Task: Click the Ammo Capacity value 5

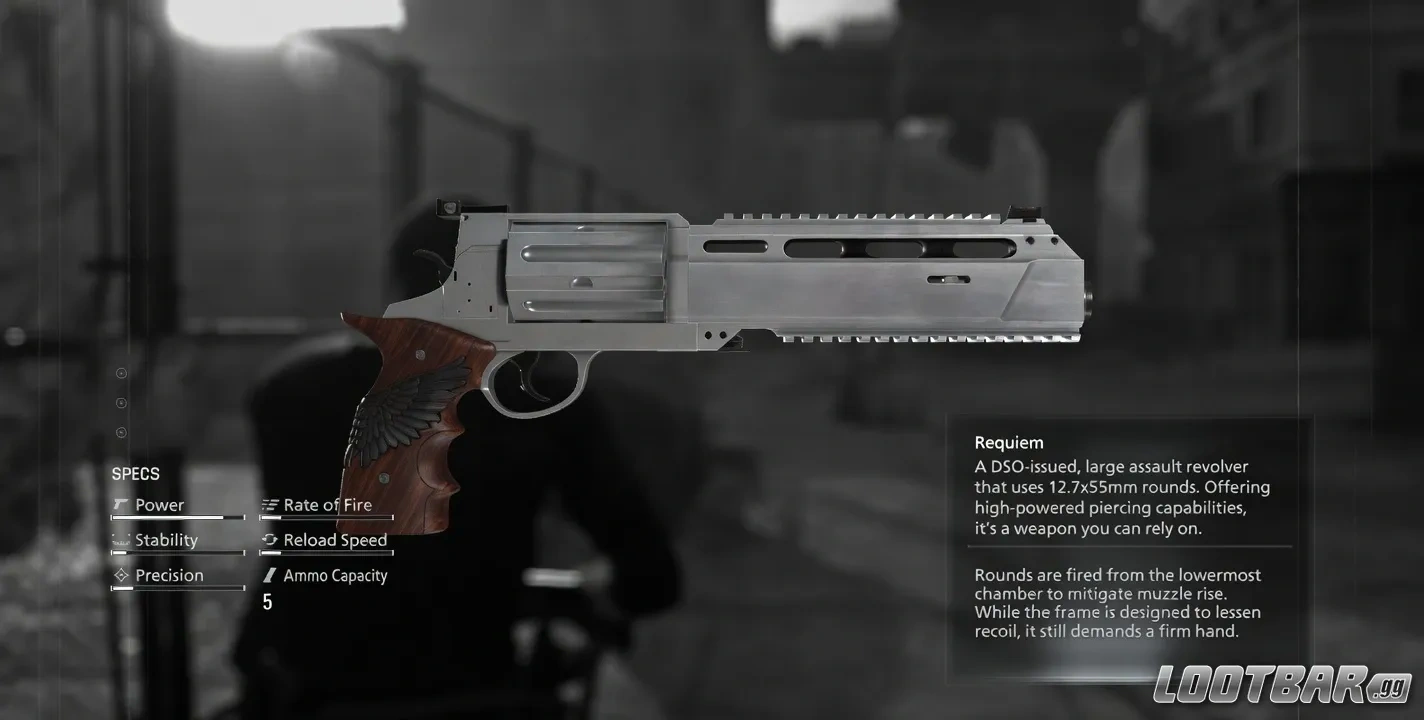Action: 267,601
